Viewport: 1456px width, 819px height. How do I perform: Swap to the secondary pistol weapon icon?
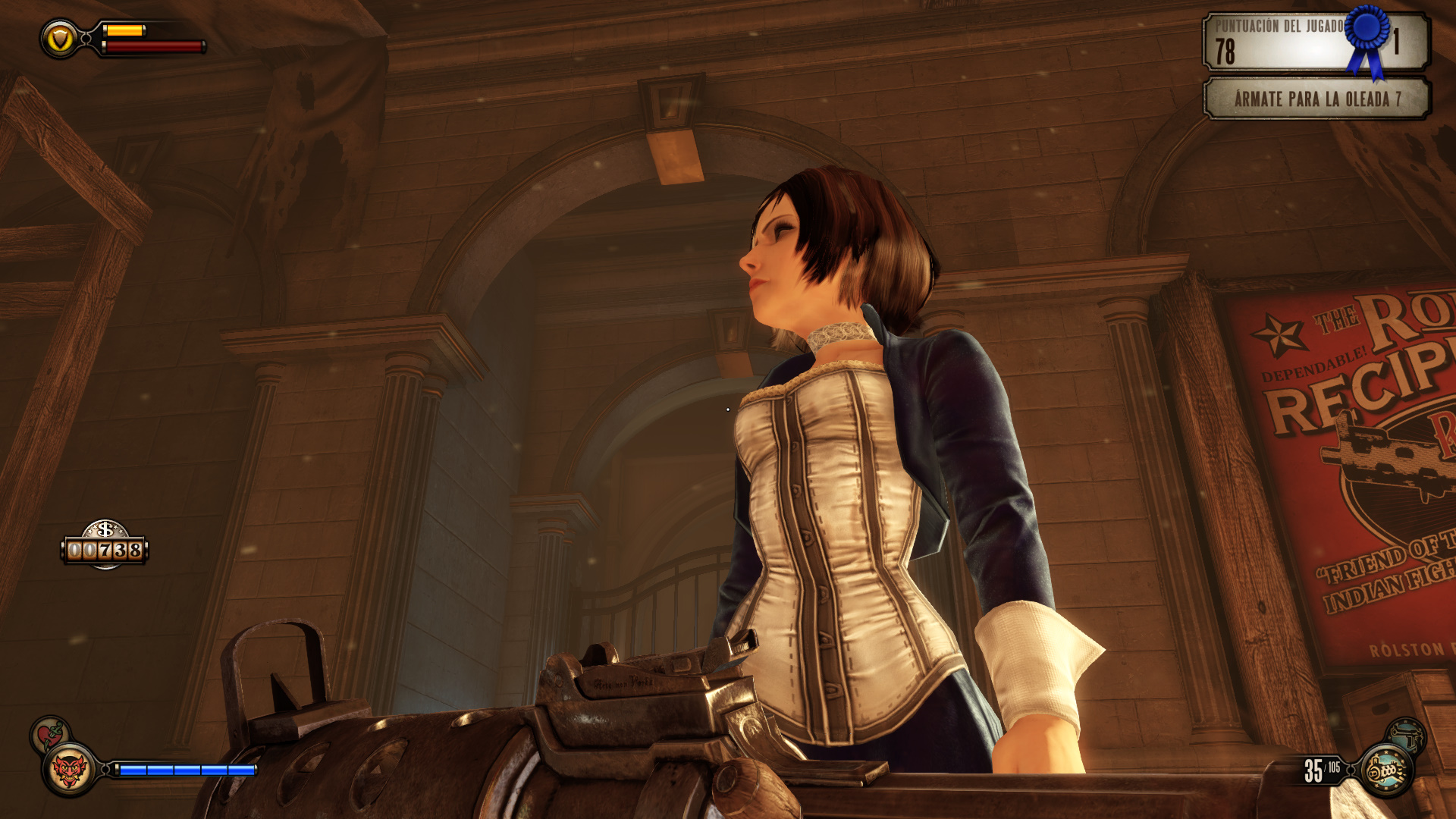(1407, 735)
